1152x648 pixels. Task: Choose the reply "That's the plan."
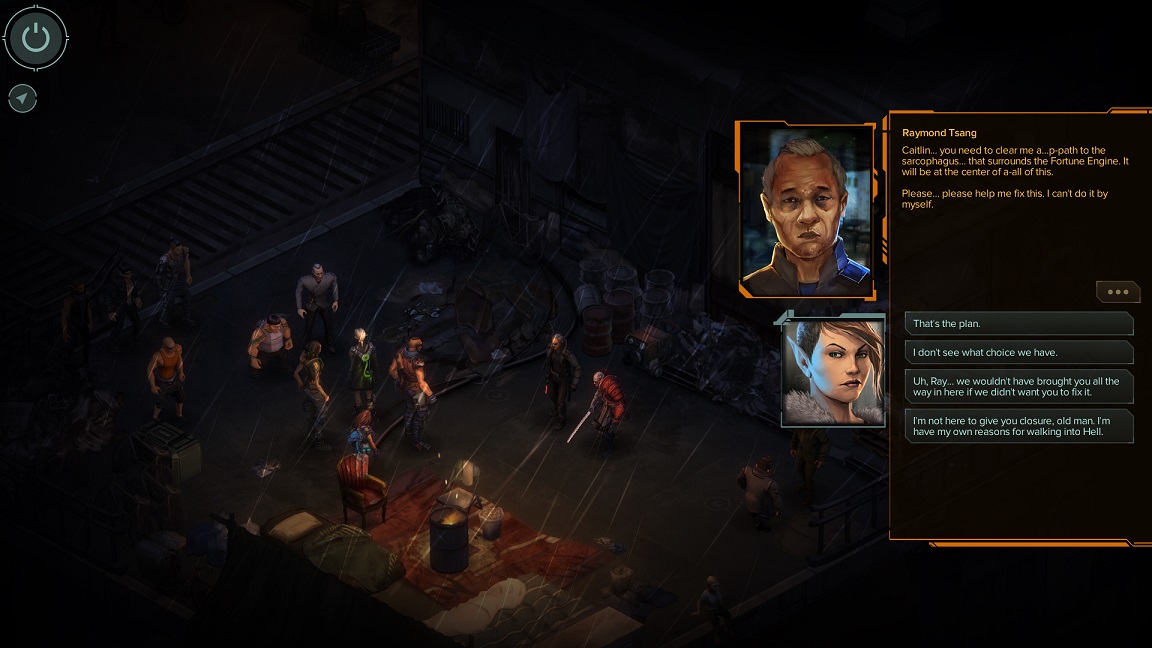1018,324
